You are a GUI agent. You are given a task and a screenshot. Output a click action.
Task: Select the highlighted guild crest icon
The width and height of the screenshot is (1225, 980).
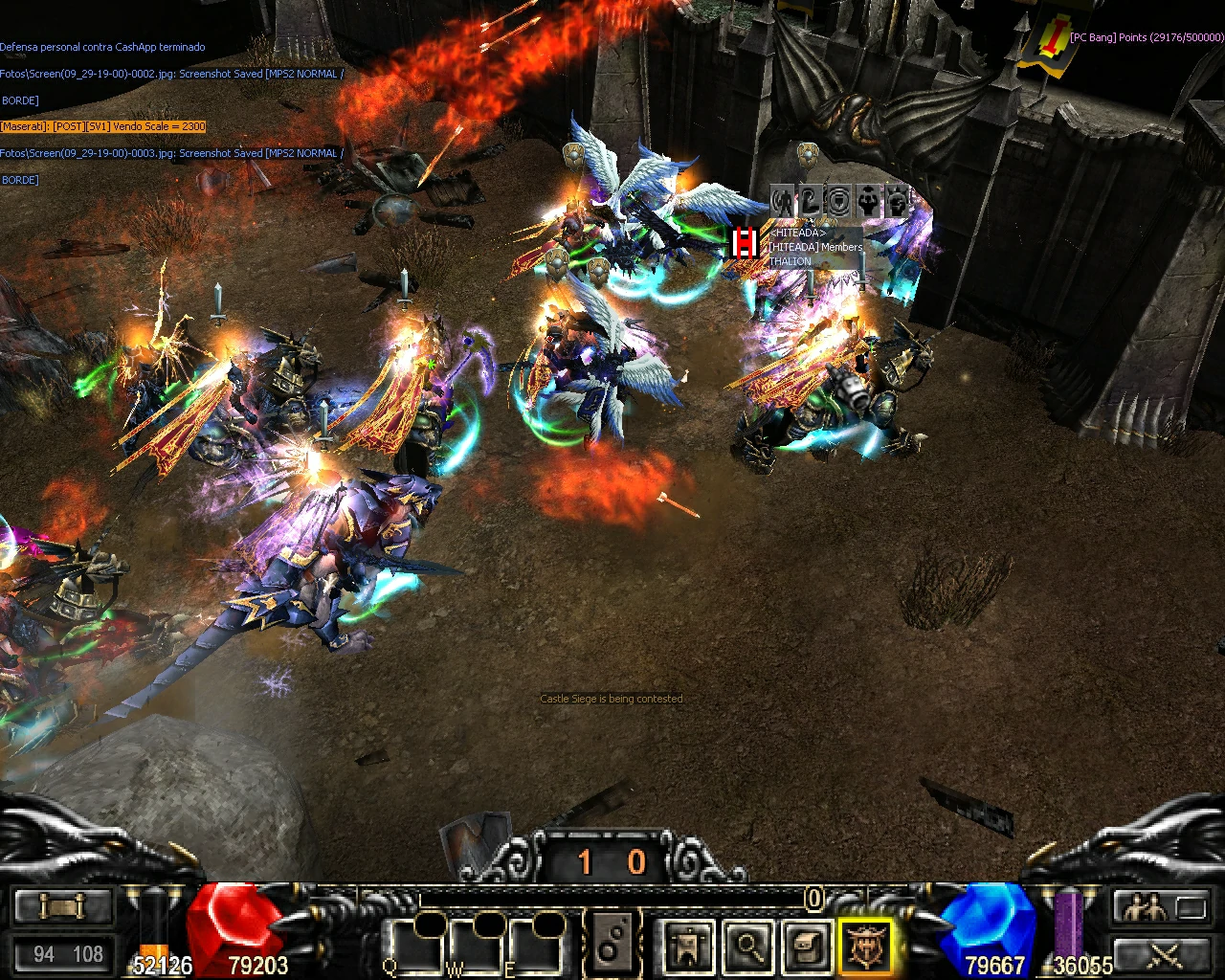tap(866, 947)
